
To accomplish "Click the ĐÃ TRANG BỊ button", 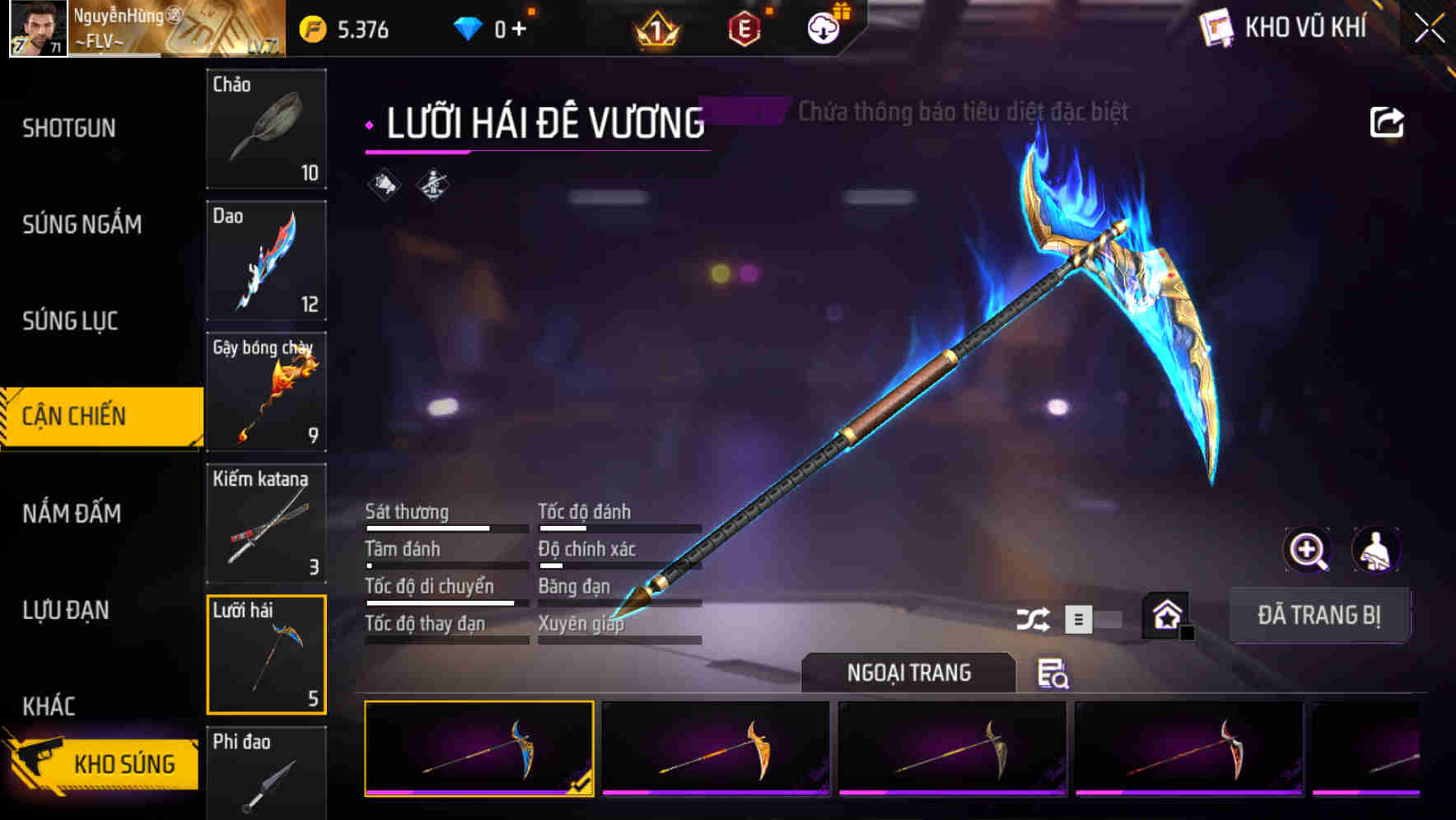I will (1319, 614).
